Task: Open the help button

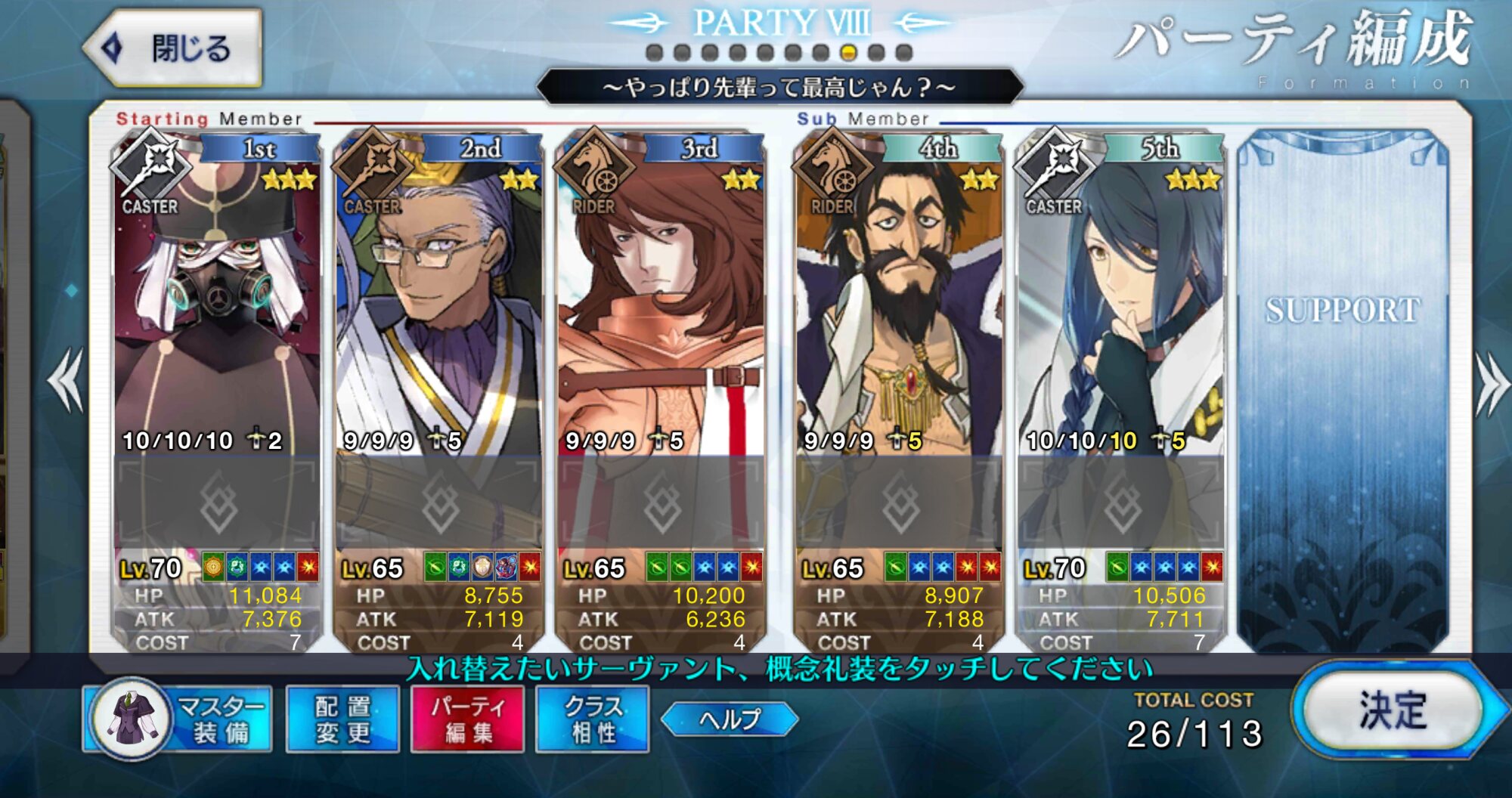Action: pyautogui.click(x=730, y=719)
